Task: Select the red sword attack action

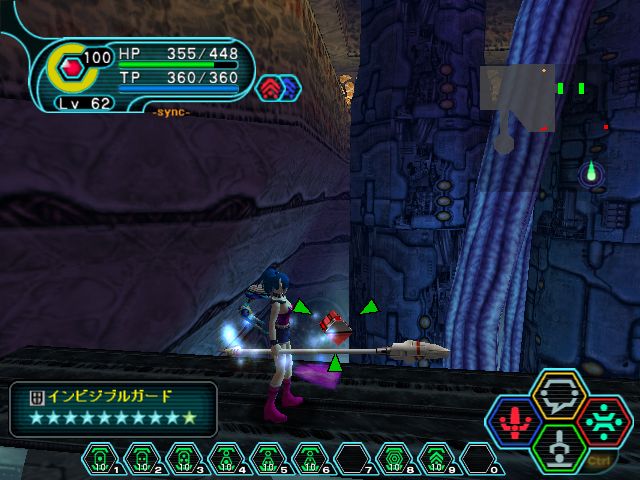Action: [x=516, y=419]
